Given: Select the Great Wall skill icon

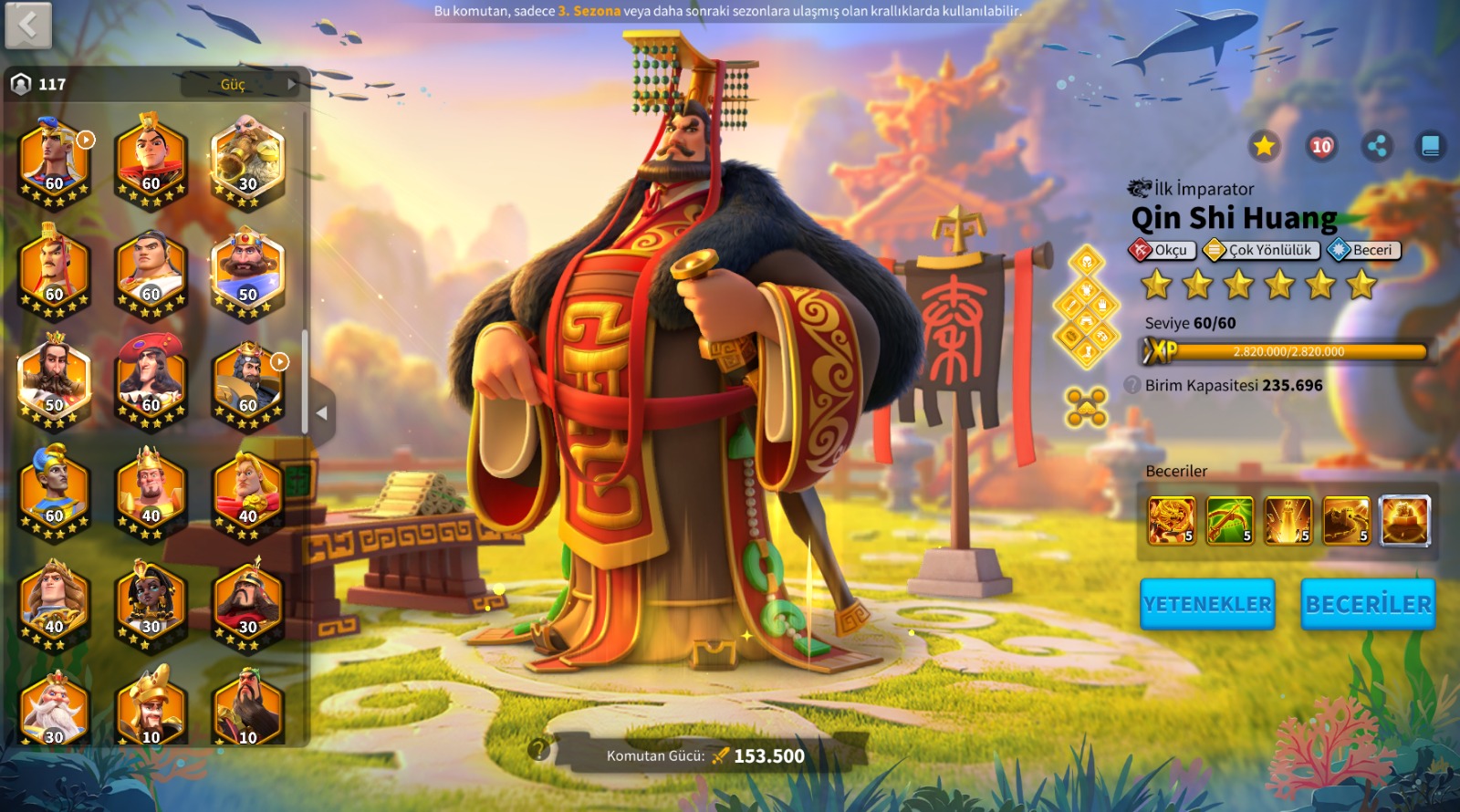Looking at the screenshot, I should point(1346,521).
